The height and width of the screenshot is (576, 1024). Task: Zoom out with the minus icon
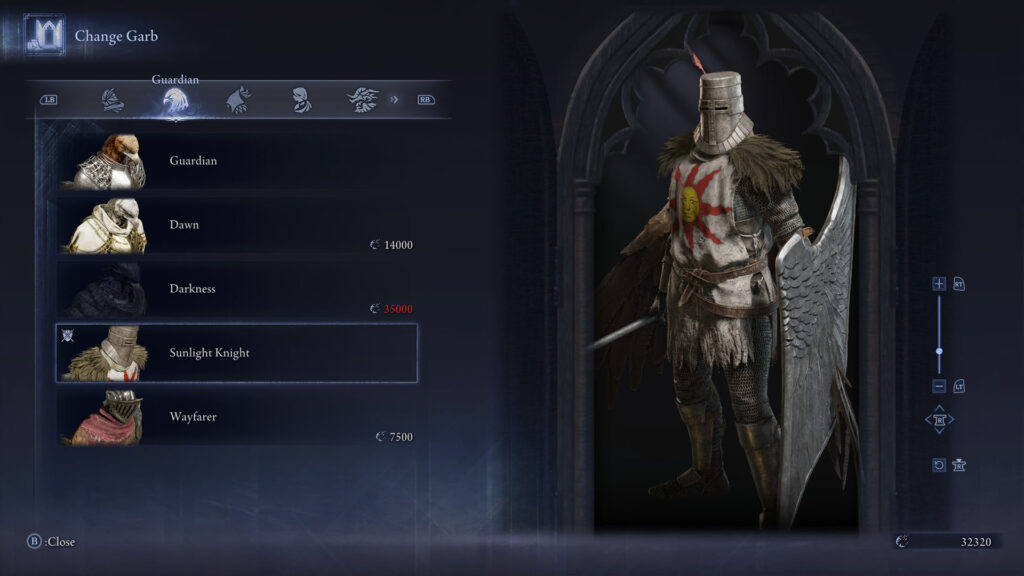(939, 386)
